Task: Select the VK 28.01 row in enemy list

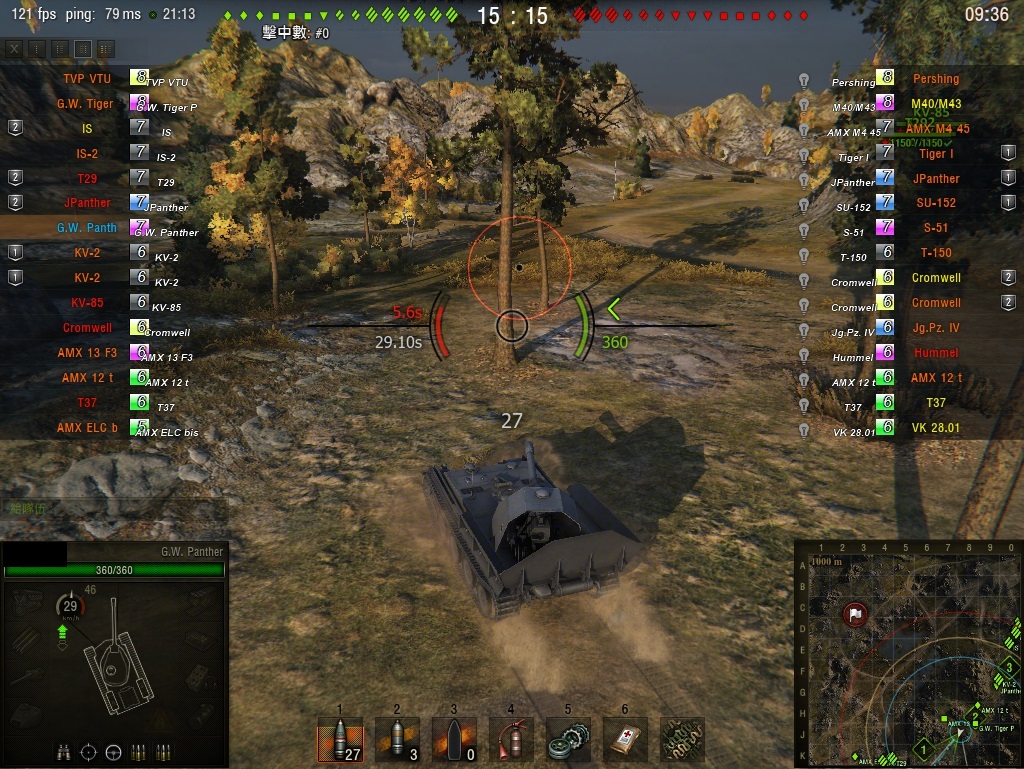Action: [x=935, y=428]
